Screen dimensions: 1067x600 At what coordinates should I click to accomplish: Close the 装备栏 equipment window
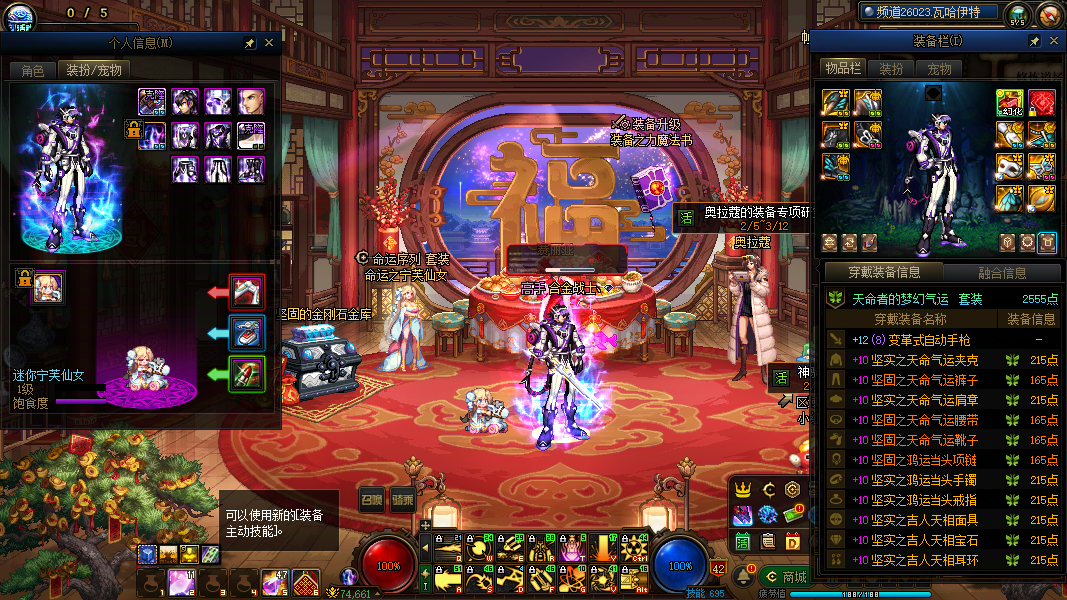point(1053,41)
